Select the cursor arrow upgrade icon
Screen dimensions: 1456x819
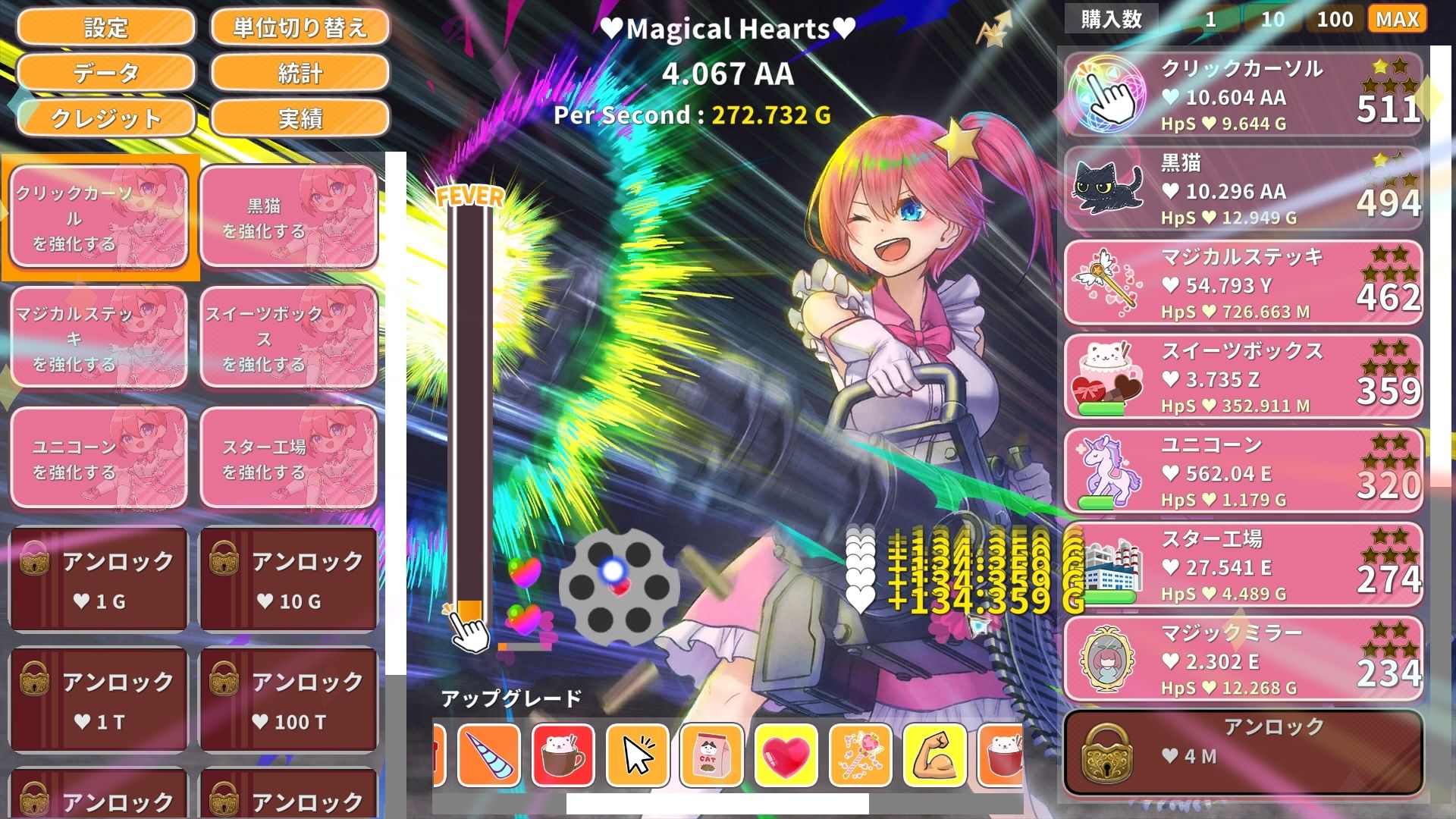tap(639, 755)
